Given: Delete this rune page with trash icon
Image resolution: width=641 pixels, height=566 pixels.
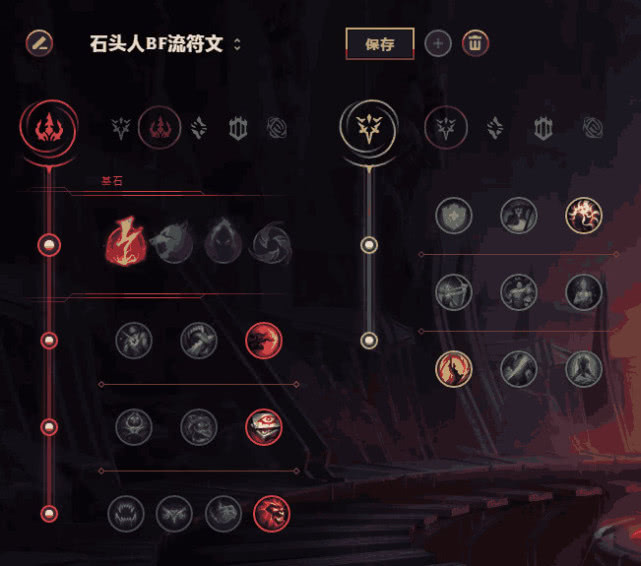Looking at the screenshot, I should [476, 44].
